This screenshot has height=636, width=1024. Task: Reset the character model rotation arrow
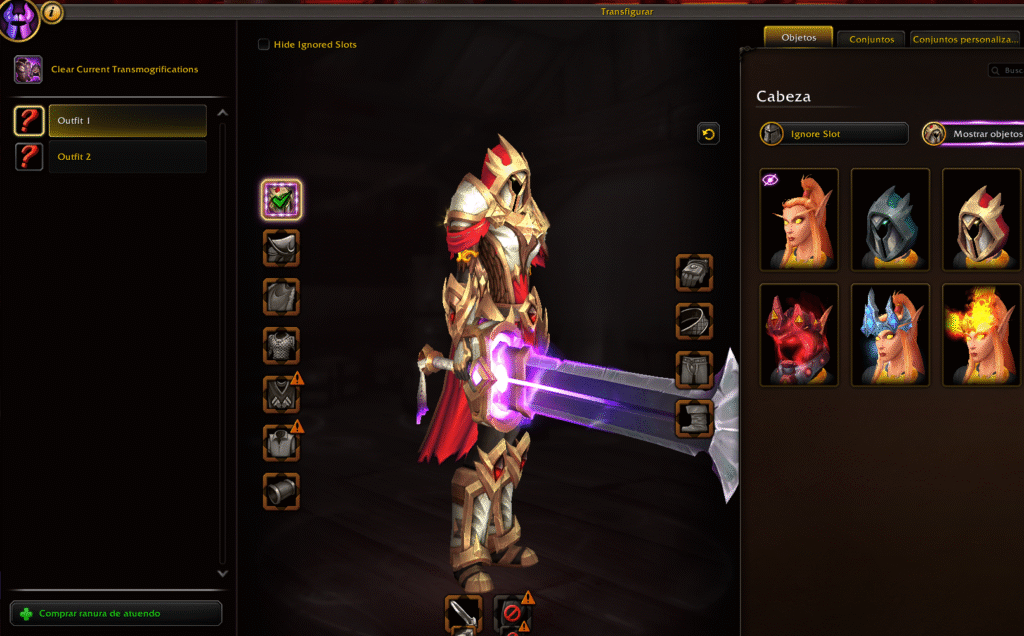[x=708, y=134]
